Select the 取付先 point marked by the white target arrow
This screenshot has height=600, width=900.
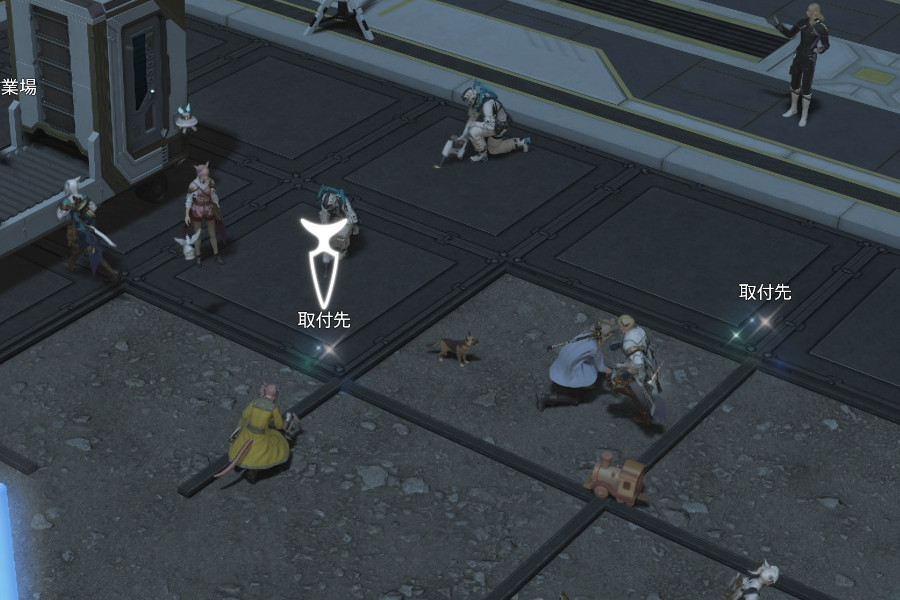click(x=326, y=348)
